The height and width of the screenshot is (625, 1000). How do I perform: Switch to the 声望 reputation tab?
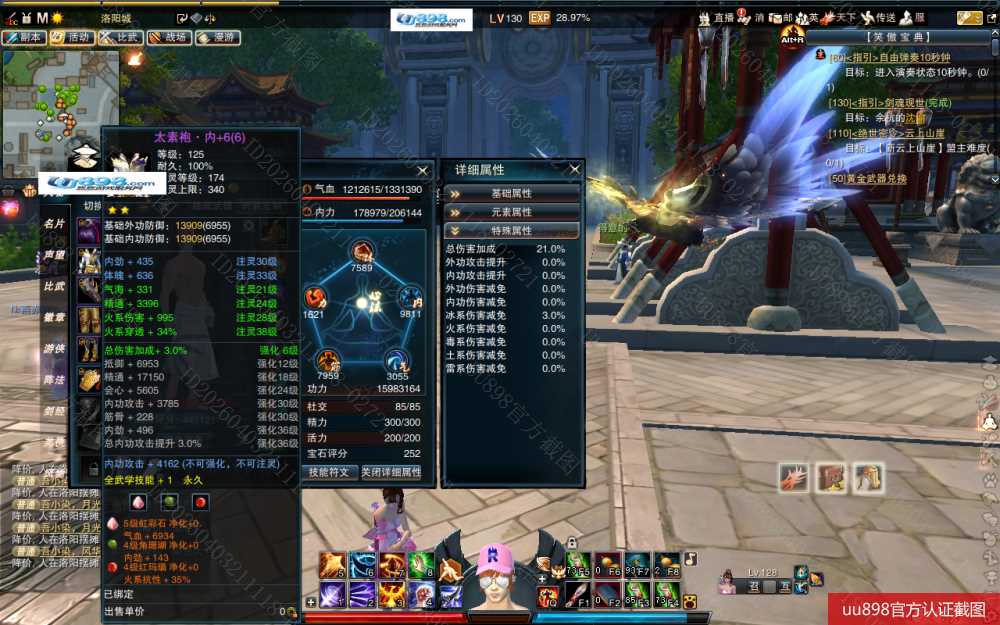(53, 255)
